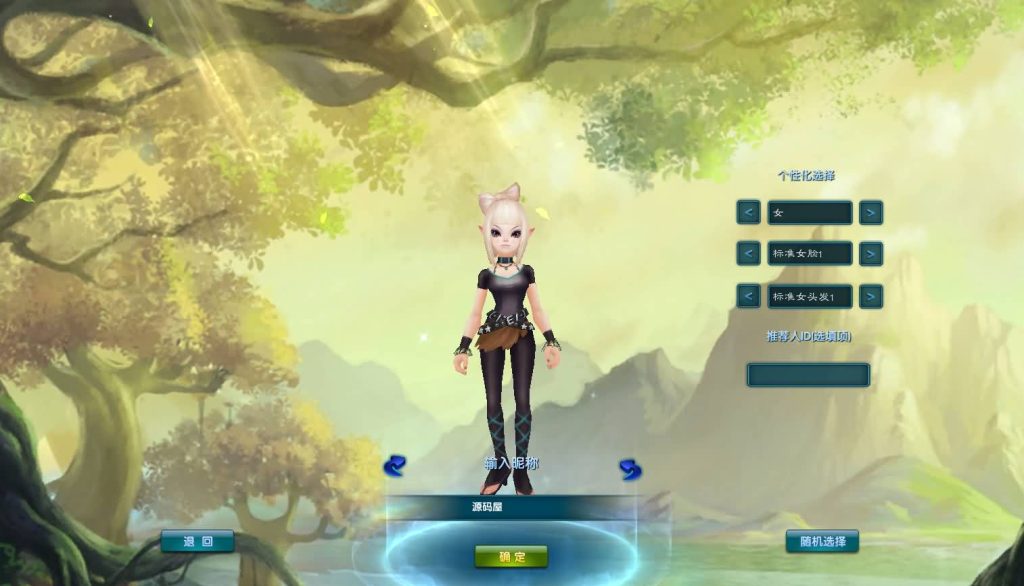Rotate character using left blue arrow
Viewport: 1024px width, 586px height.
(394, 466)
